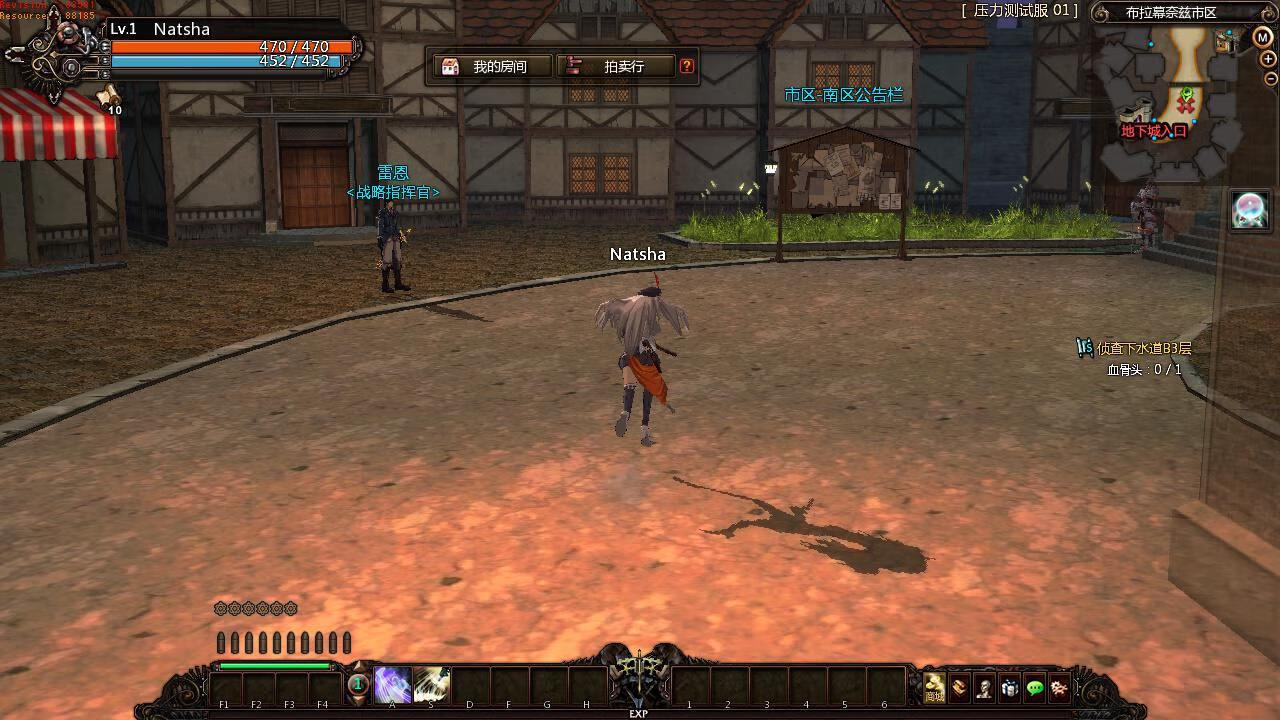Click the orange question mark help icon
Screen dimensions: 1280x720
click(687, 67)
